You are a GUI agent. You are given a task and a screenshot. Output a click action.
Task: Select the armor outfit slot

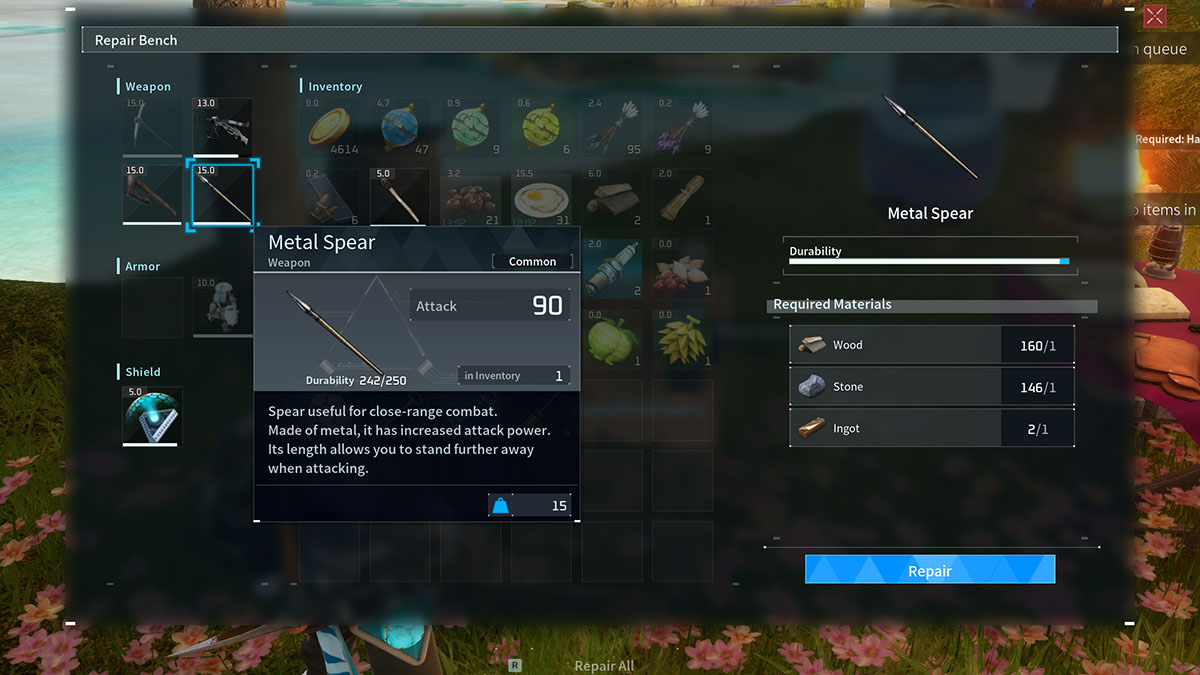click(223, 307)
